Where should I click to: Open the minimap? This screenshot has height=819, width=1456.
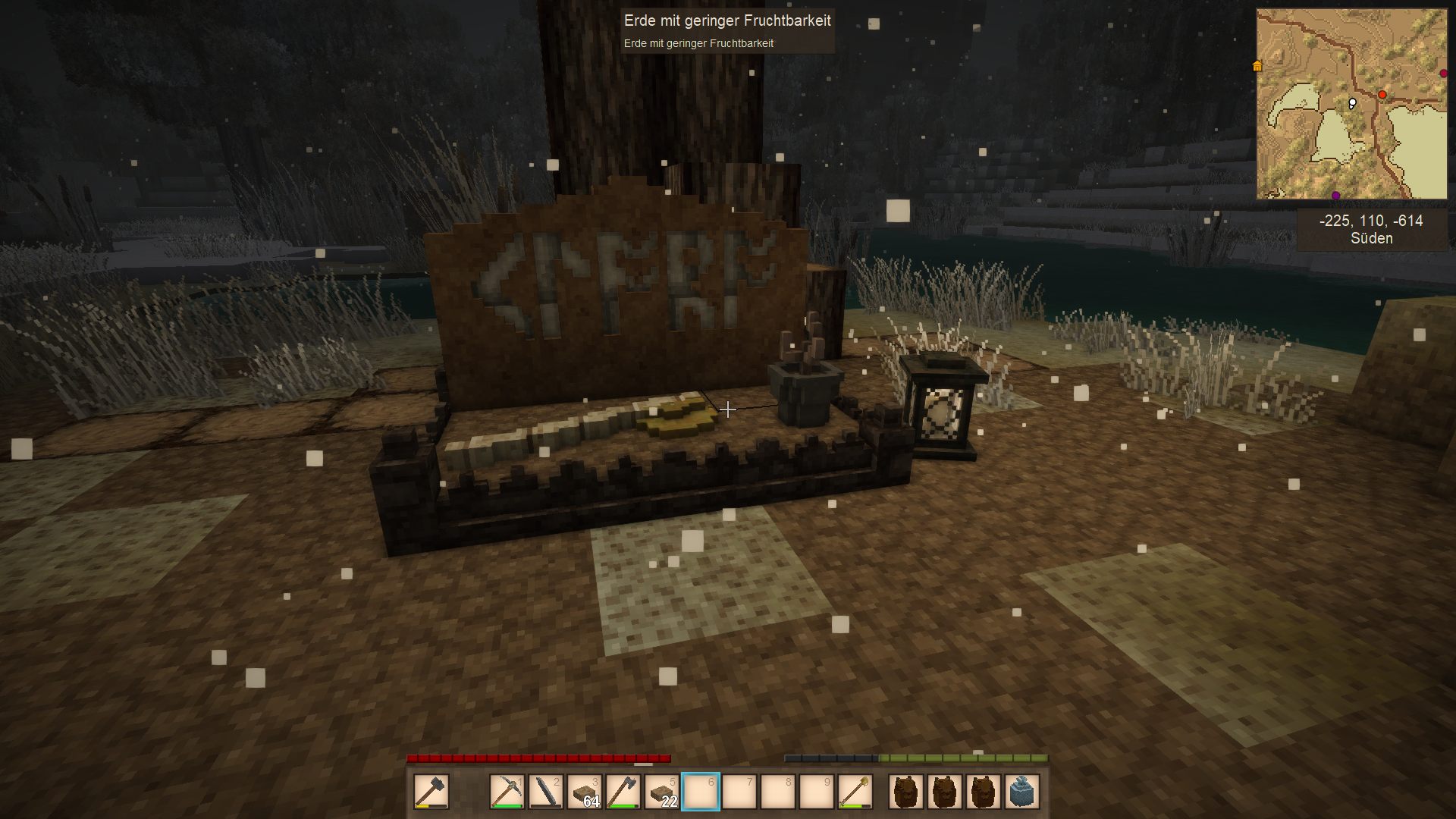[x=1351, y=104]
